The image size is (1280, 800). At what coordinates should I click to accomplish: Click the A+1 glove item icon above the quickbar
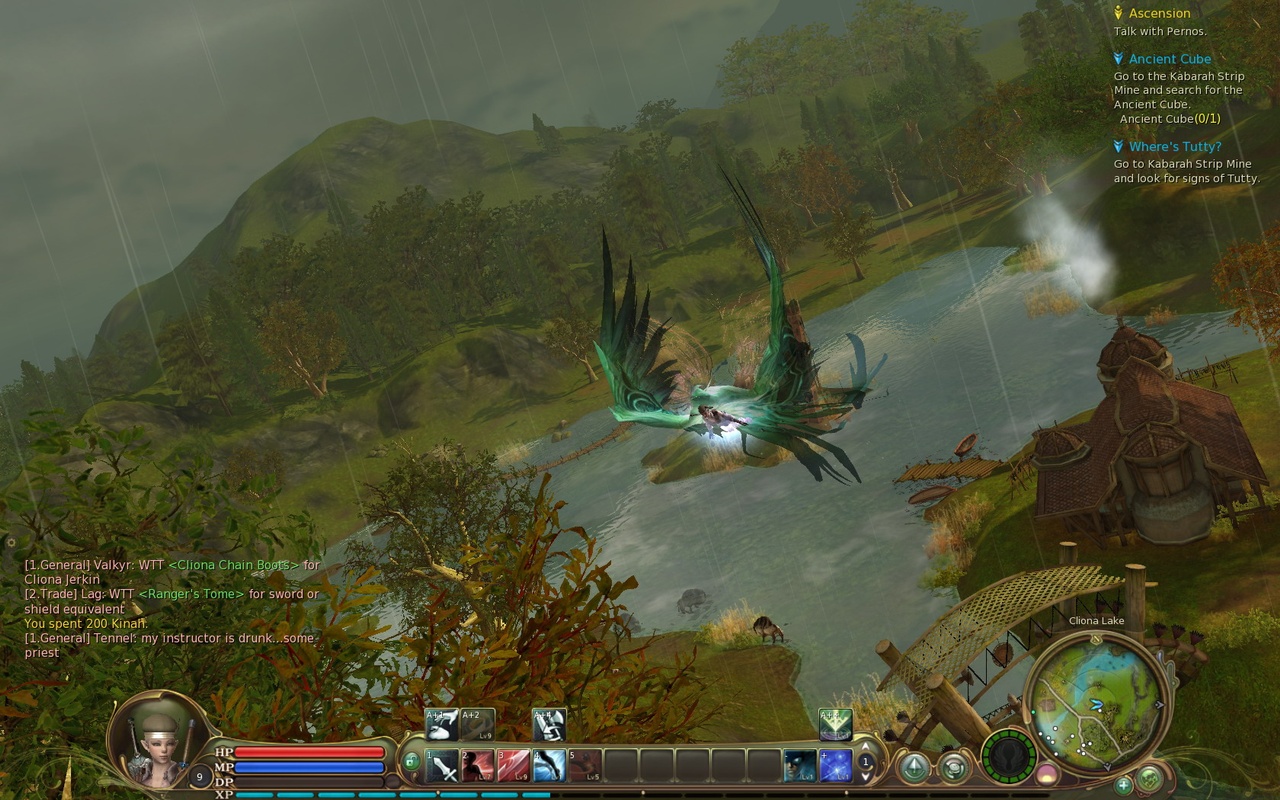point(440,722)
